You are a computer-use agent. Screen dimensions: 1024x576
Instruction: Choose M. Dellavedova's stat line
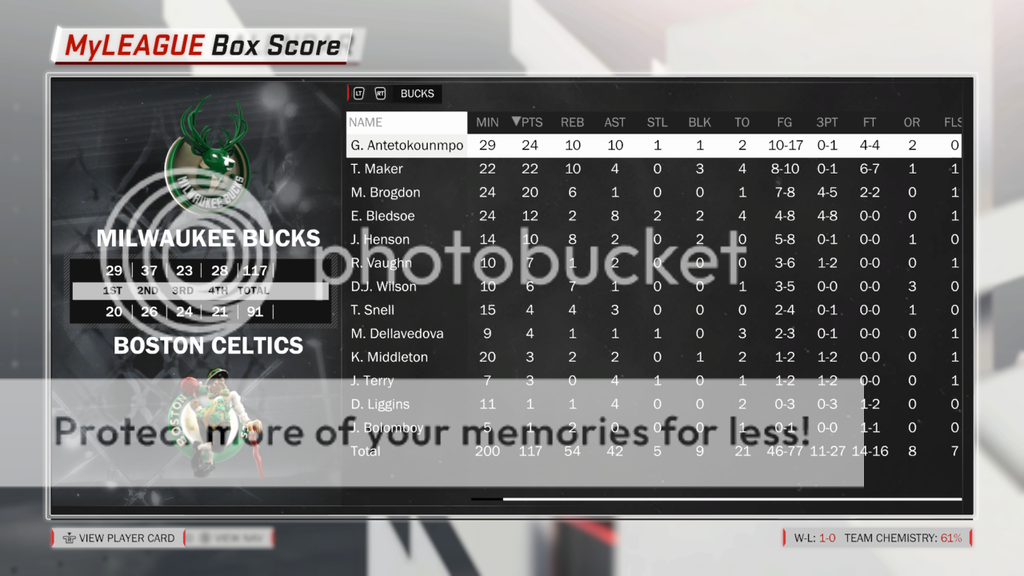click(397, 334)
